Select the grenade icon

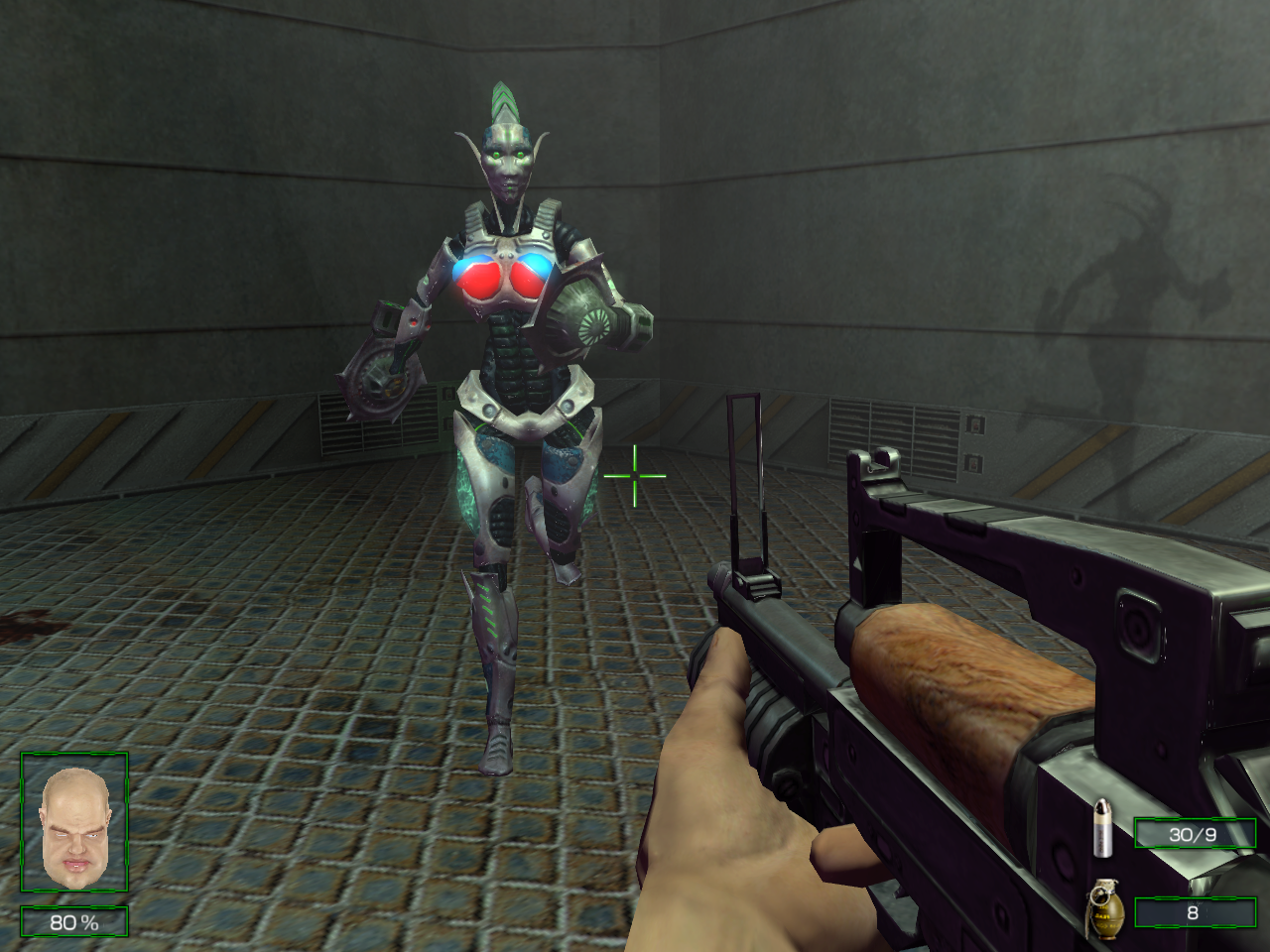coord(1101,911)
